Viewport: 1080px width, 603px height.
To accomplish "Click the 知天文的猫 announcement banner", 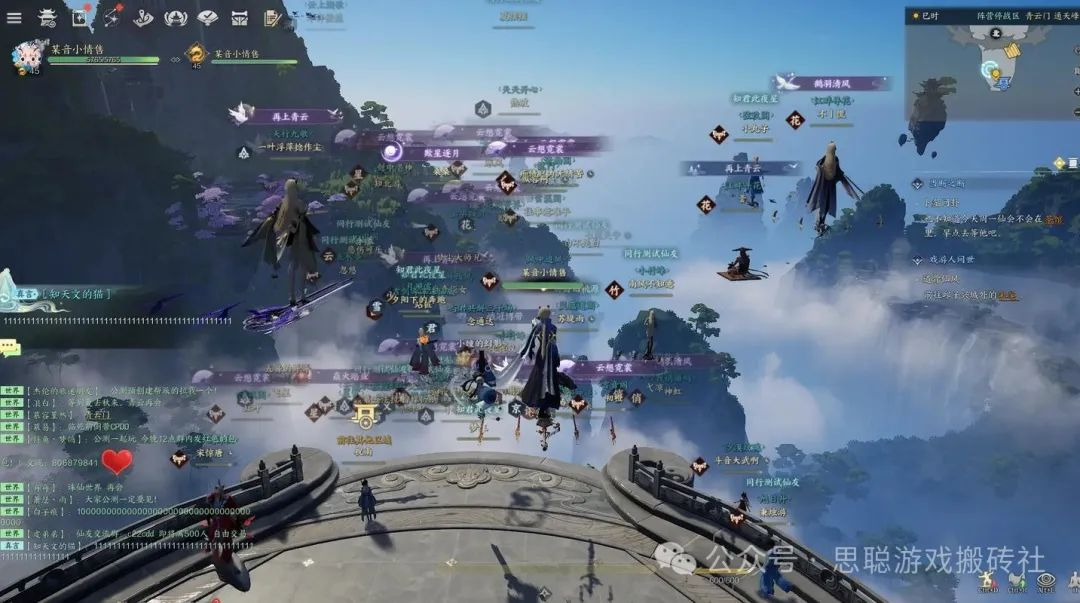I will 75,294.
